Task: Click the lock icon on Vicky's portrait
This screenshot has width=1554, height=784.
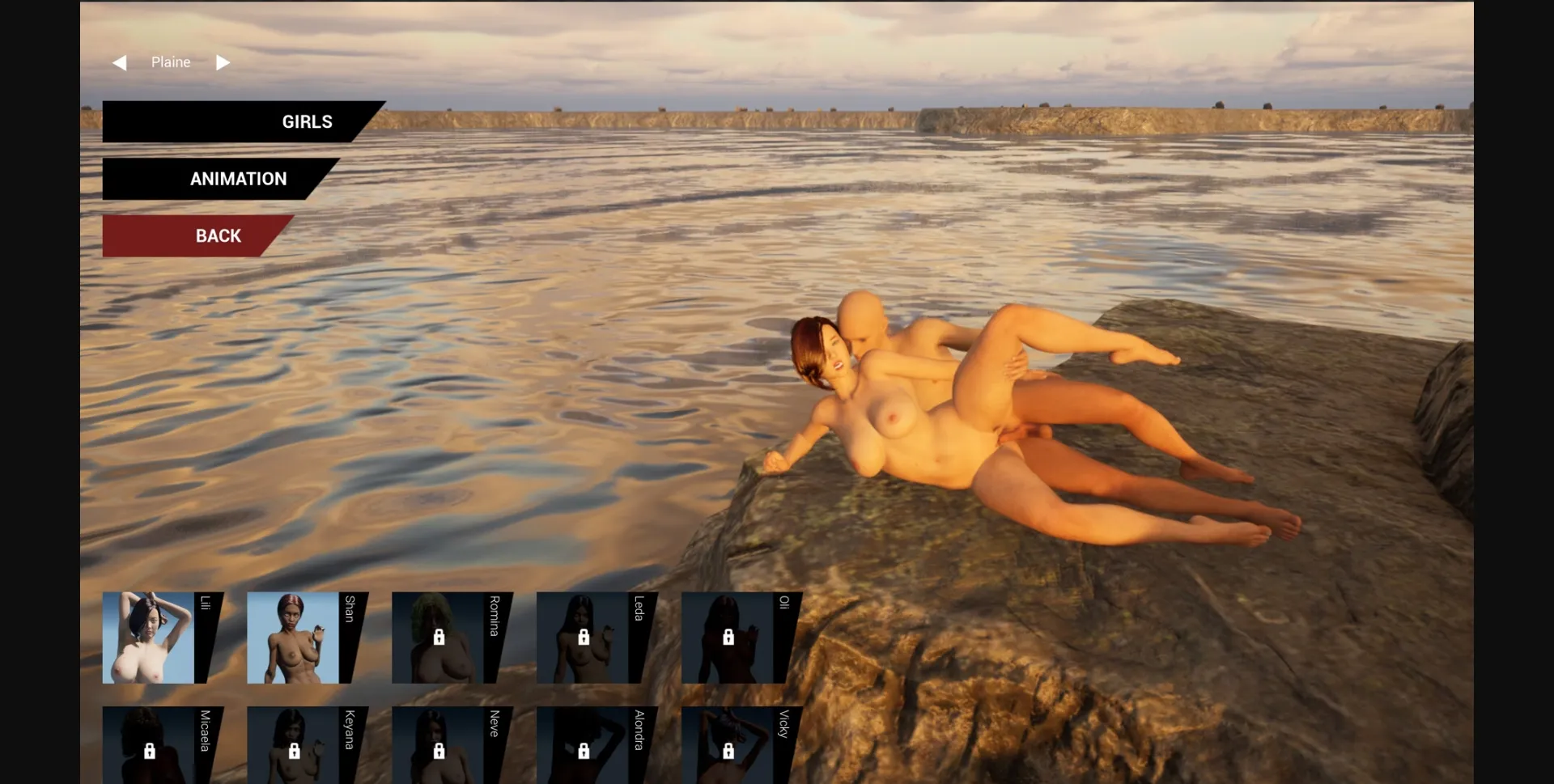Action: pyautogui.click(x=728, y=752)
